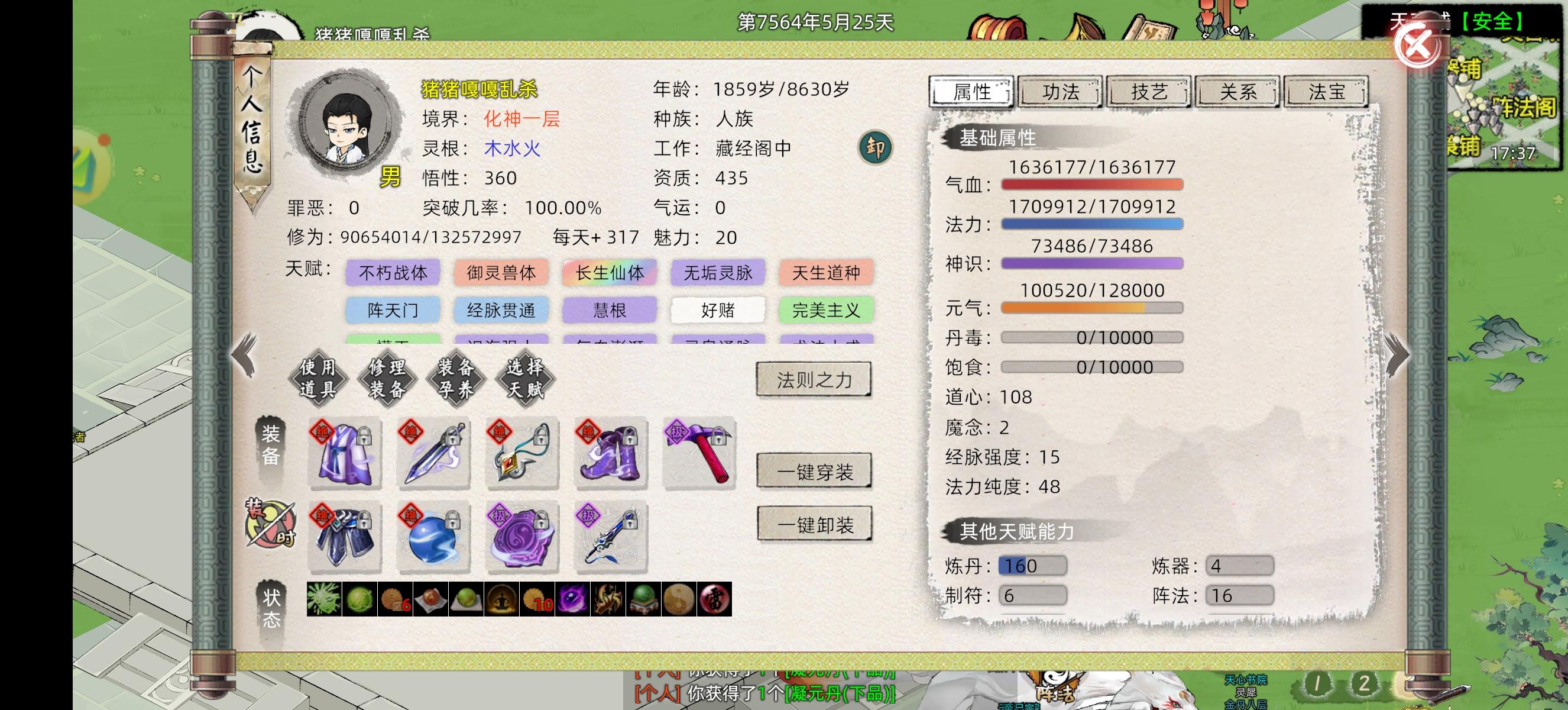Click the 炼丹 value input field
1568x710 pixels.
[1032, 565]
